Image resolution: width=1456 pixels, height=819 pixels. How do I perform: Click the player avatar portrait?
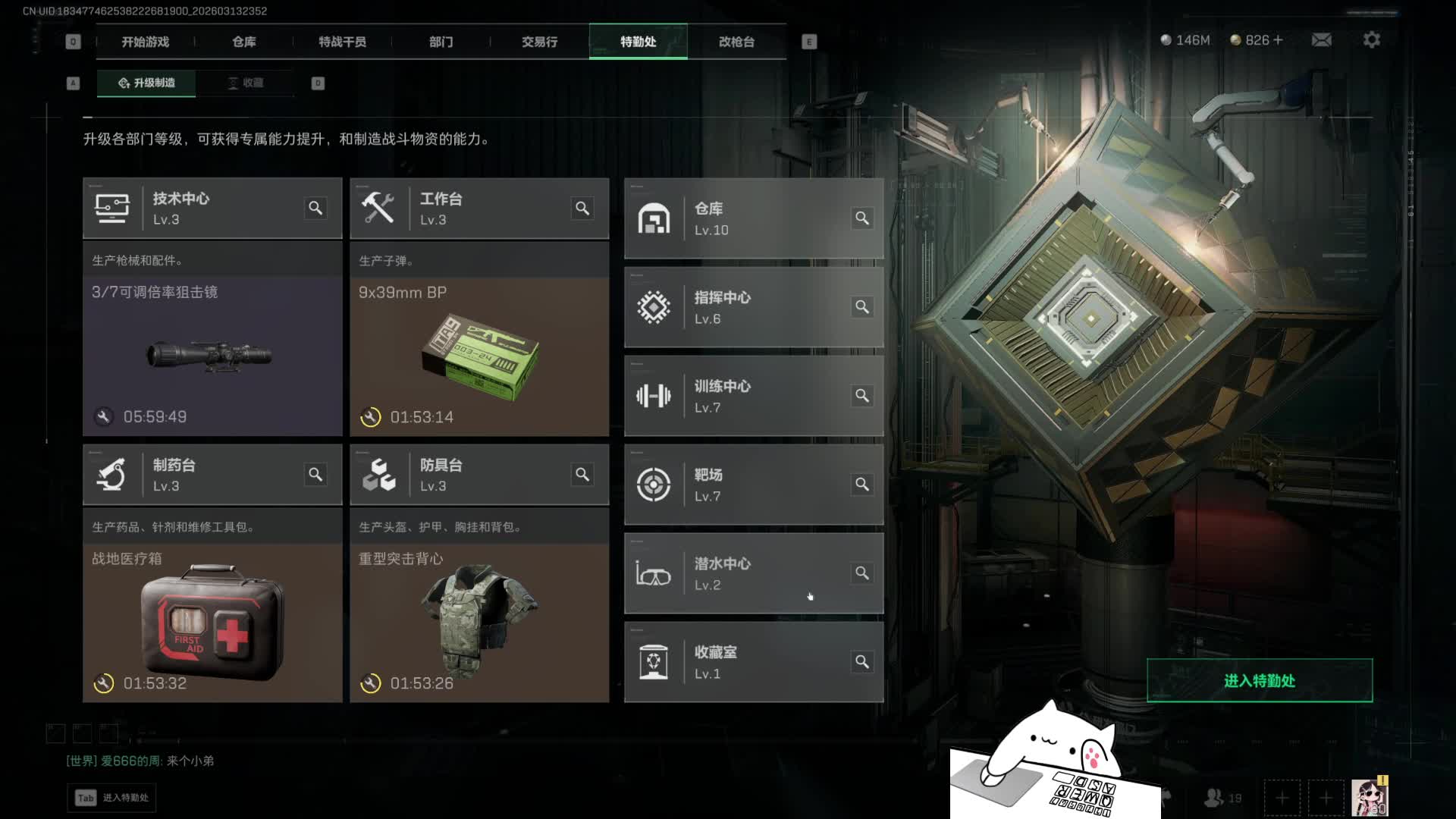coord(1369,798)
